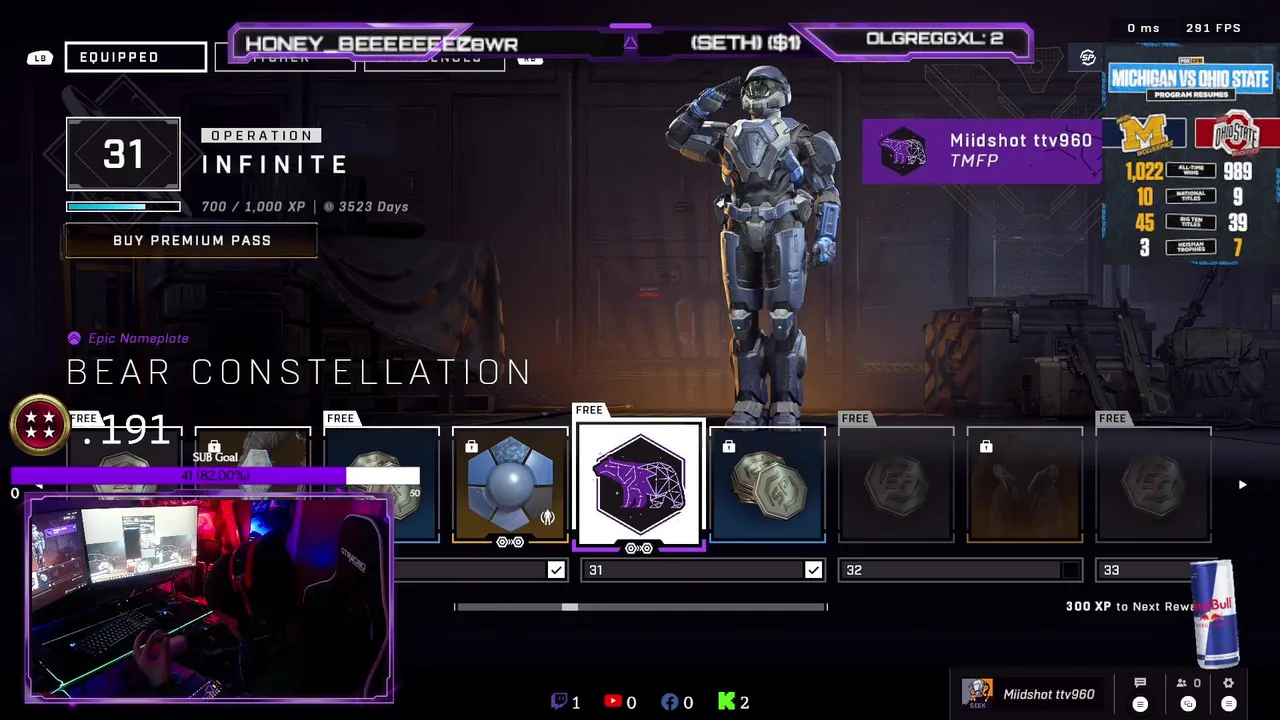The width and height of the screenshot is (1280, 720).
Task: Open the settings gear menu
Action: (x=1229, y=684)
